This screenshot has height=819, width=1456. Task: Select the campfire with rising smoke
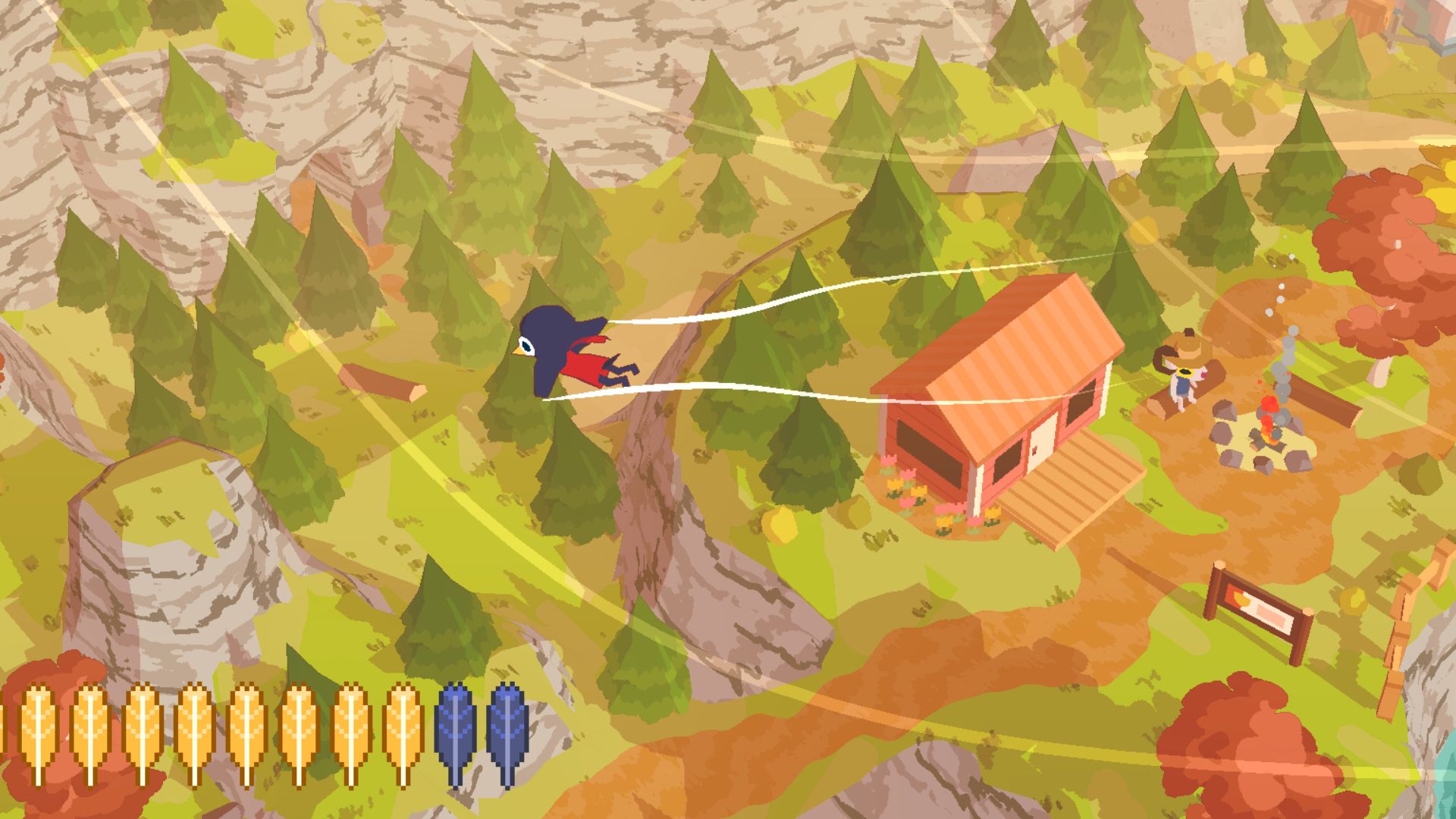(1268, 418)
